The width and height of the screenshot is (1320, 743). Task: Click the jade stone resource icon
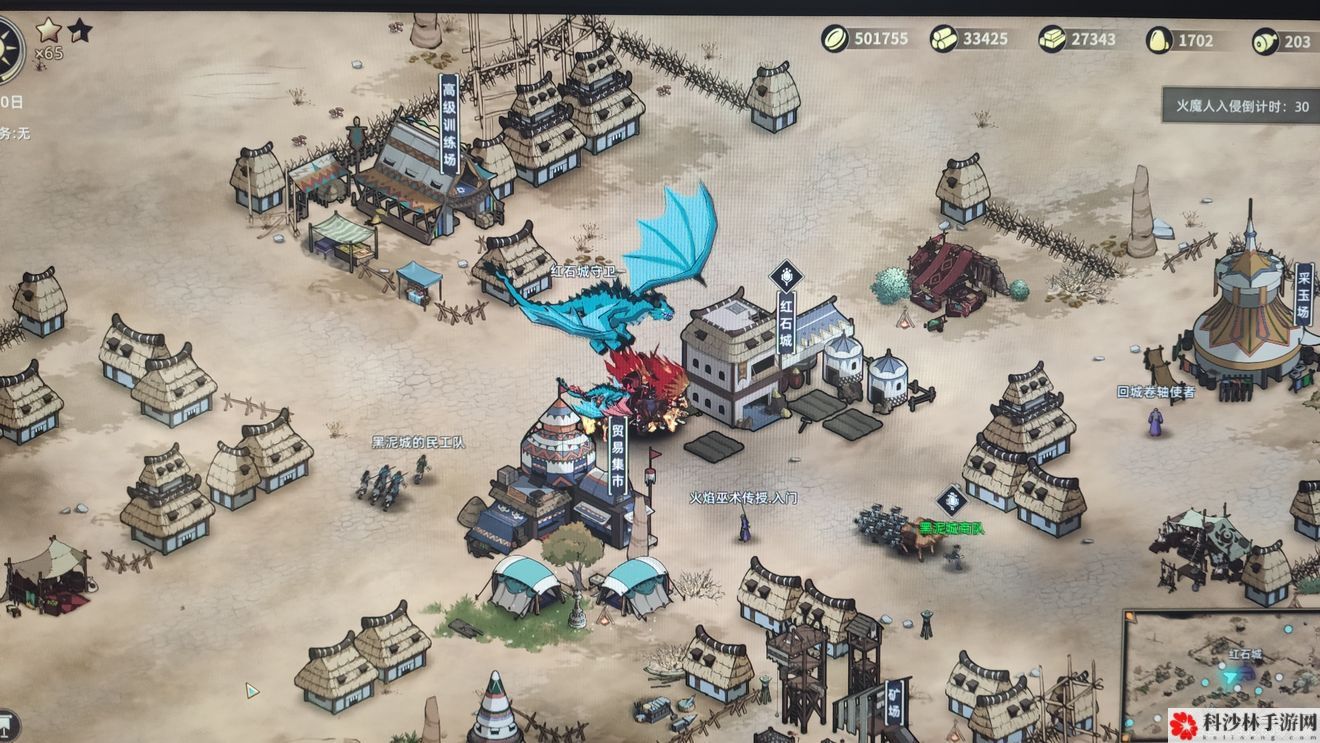[1159, 40]
